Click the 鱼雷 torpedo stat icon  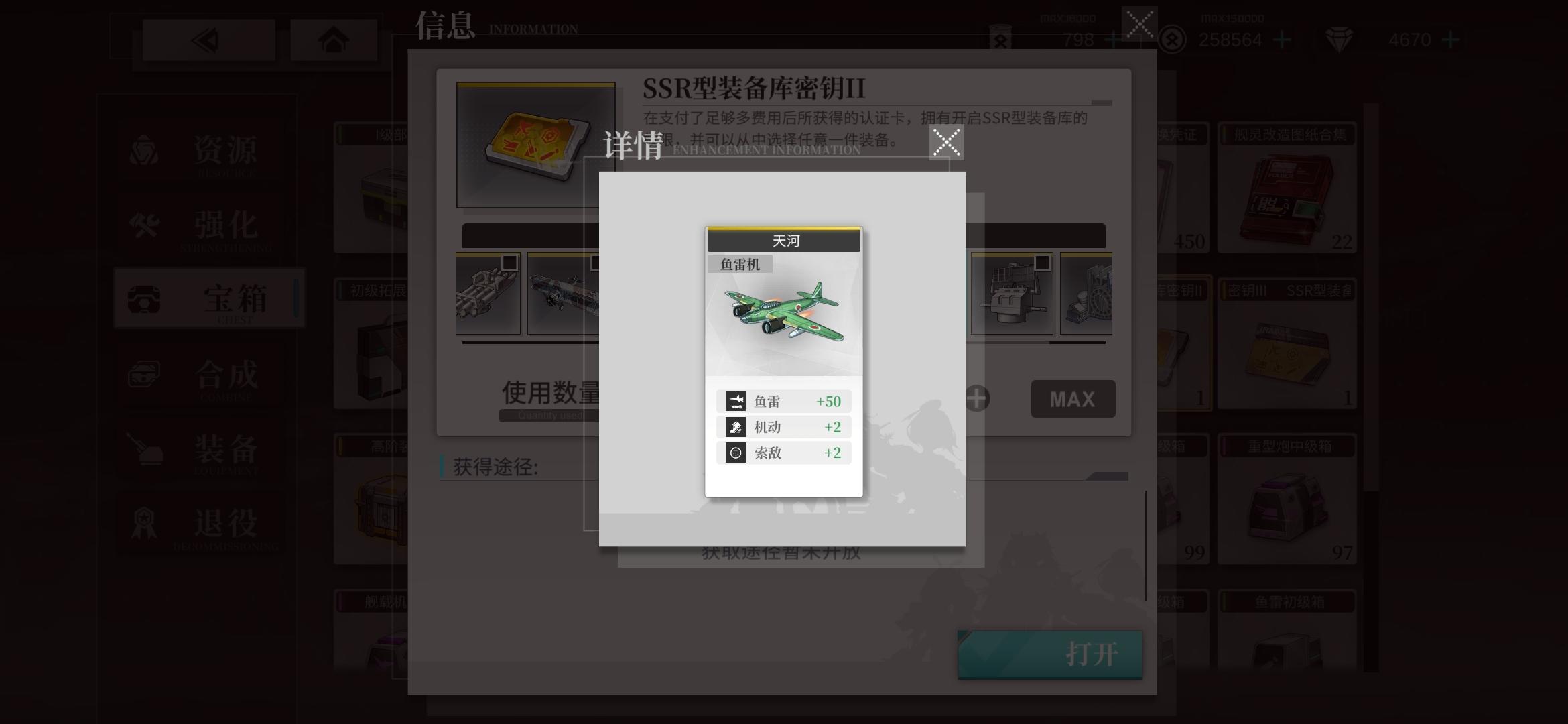(x=734, y=401)
